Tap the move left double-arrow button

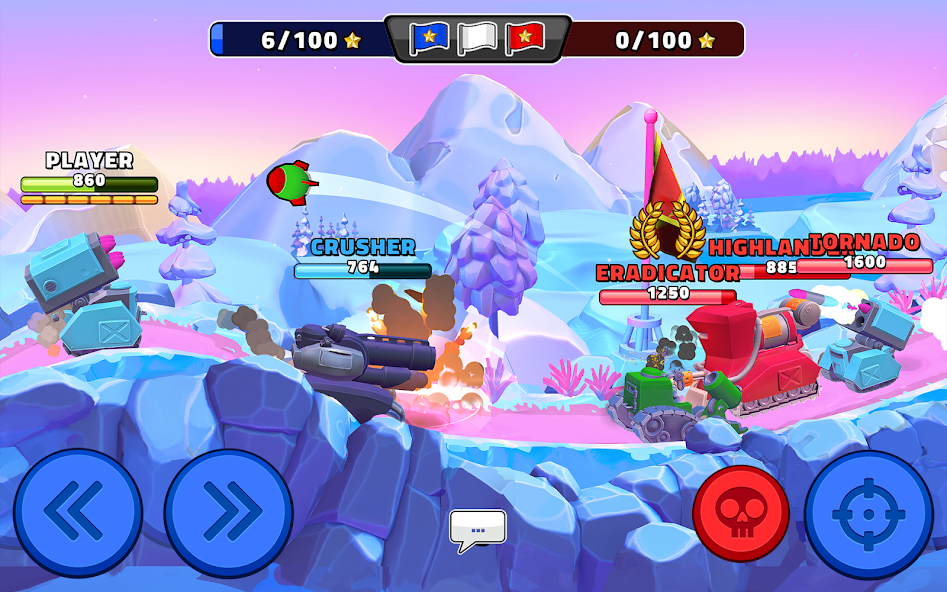point(78,513)
